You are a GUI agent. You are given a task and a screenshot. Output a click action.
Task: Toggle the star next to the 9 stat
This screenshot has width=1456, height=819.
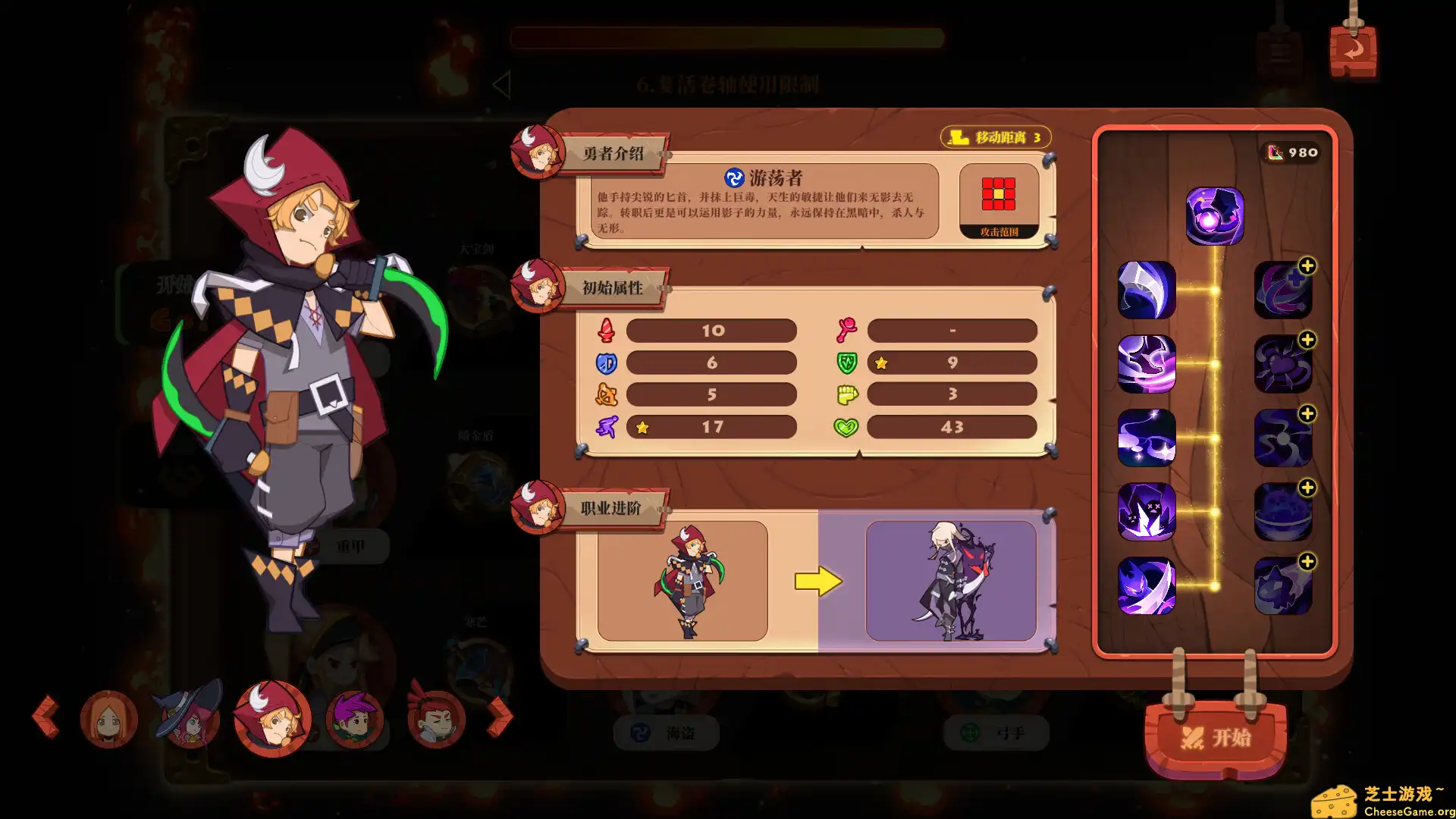pos(880,363)
